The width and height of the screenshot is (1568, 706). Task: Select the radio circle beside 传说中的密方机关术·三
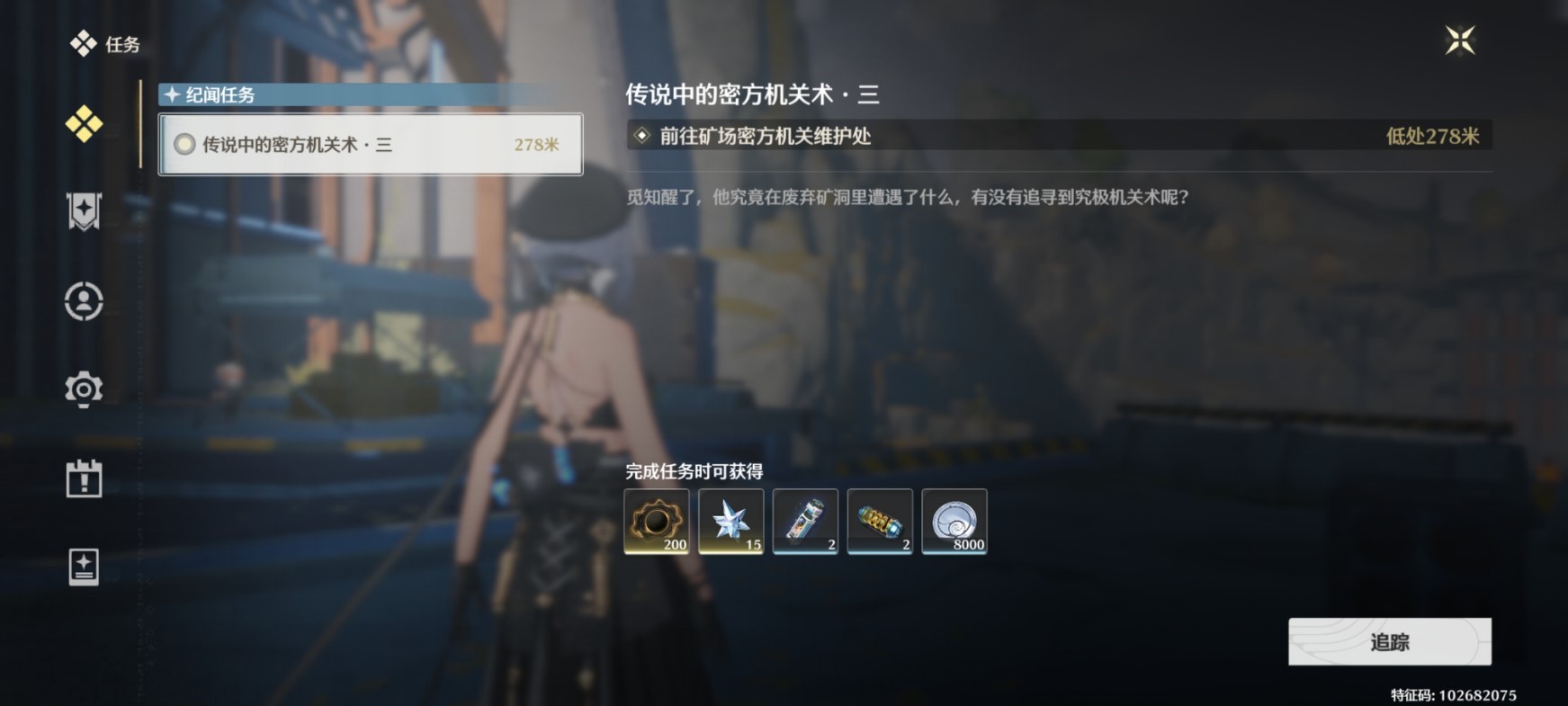(x=186, y=145)
